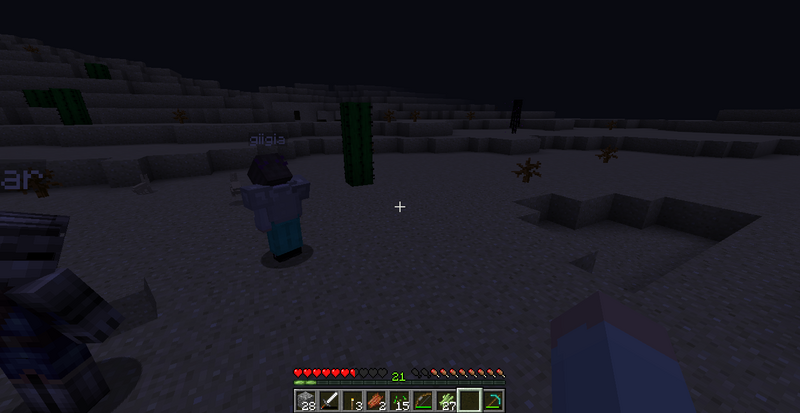Pick the green seeds stack of 15

[399, 401]
